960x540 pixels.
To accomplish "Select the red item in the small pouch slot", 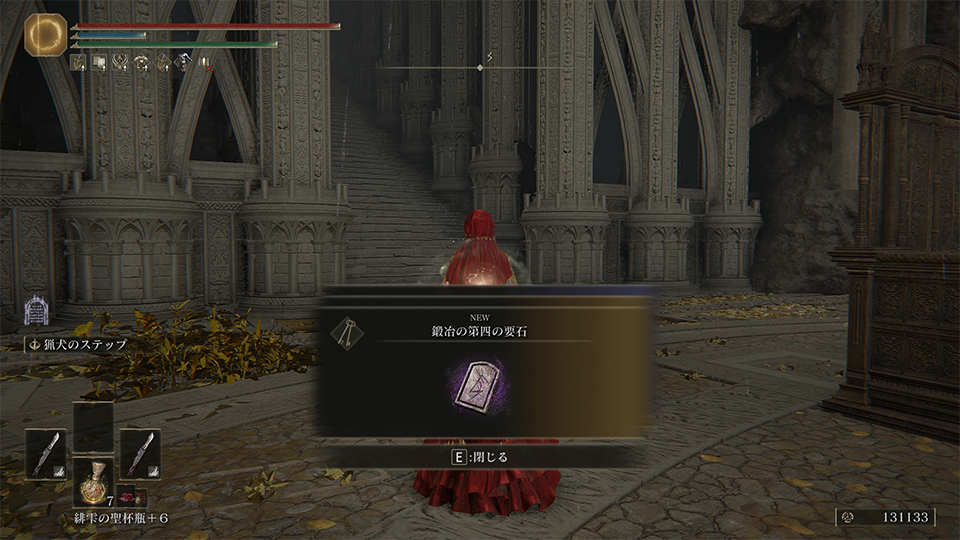I will pos(127,495).
